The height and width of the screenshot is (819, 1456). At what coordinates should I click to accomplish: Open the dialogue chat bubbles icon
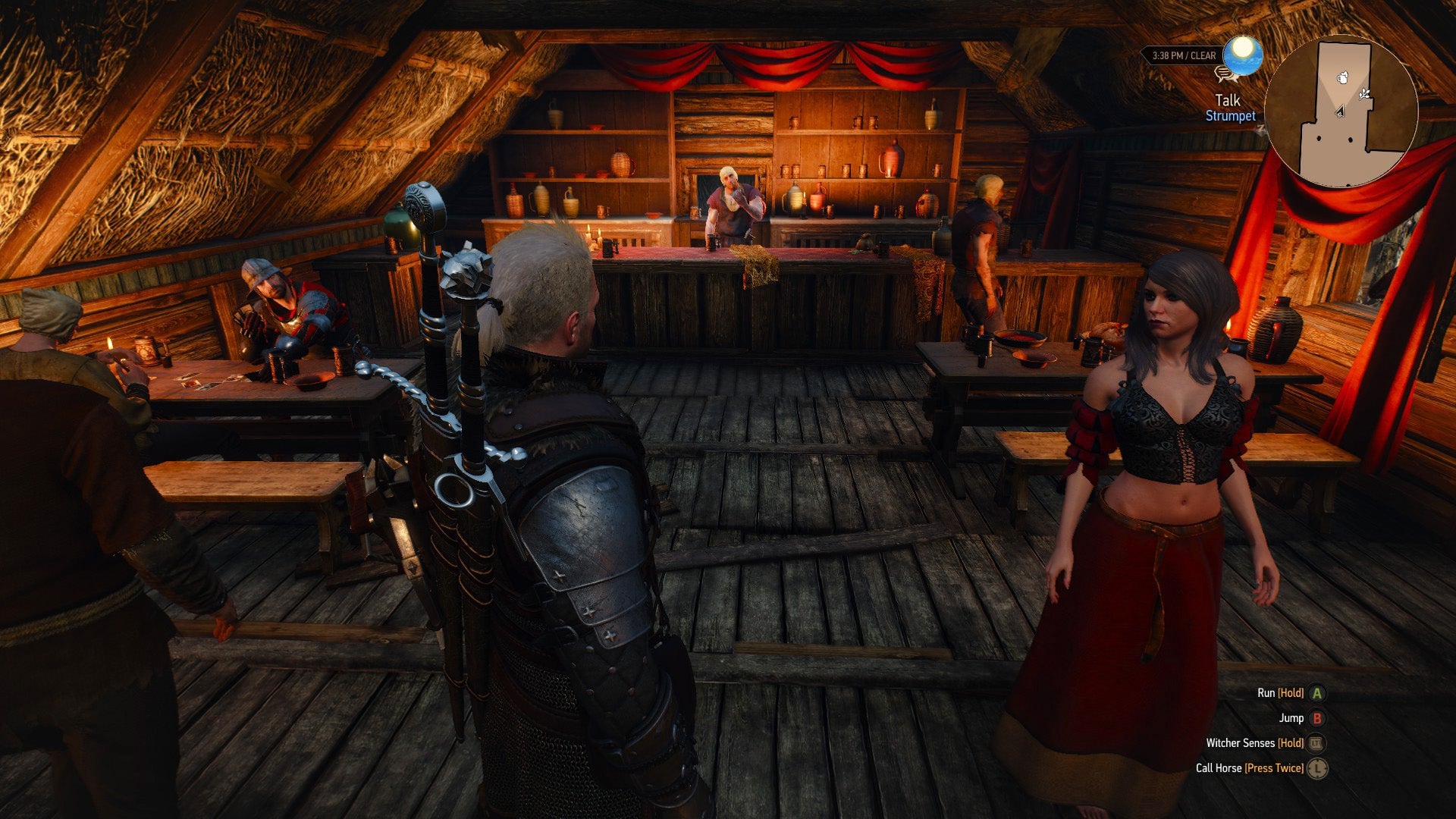pyautogui.click(x=1225, y=74)
